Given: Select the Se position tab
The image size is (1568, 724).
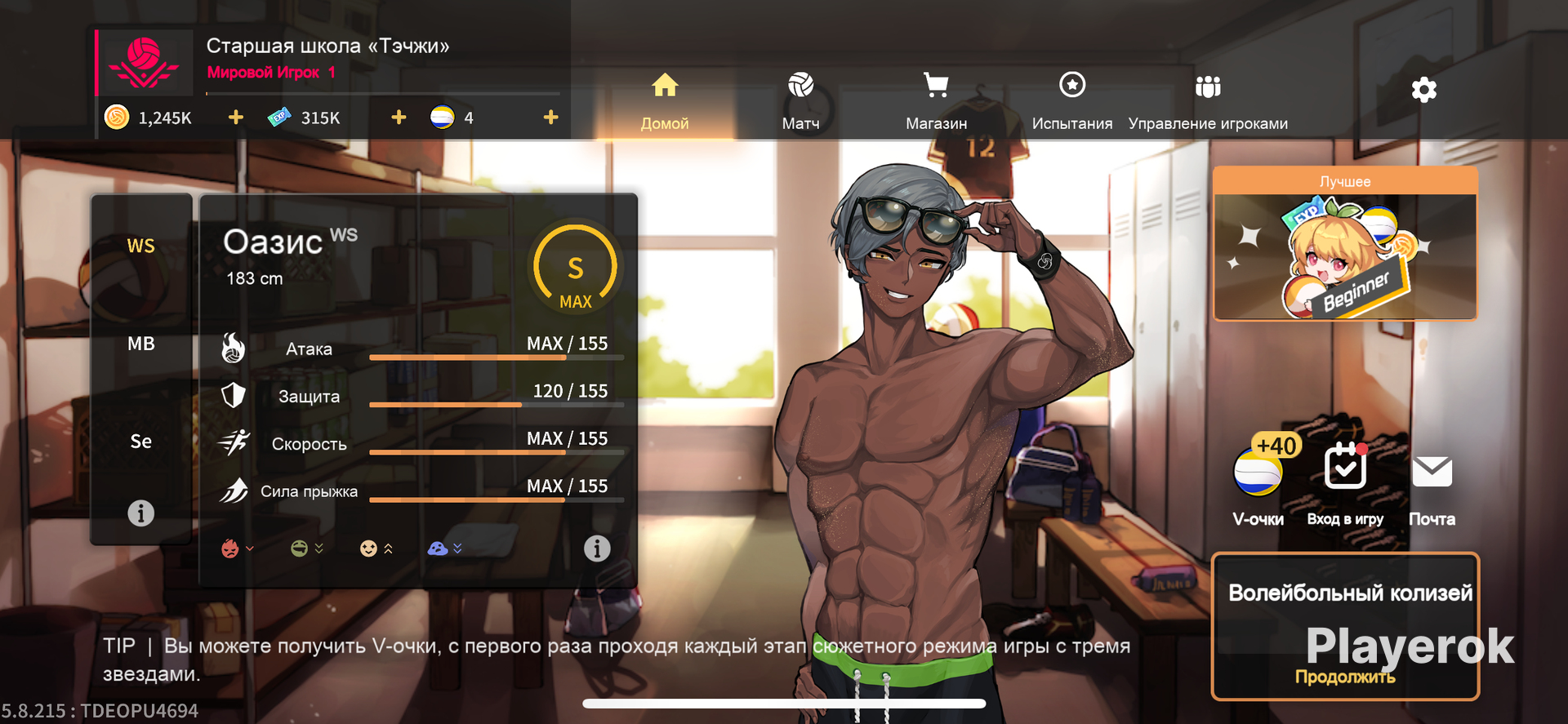Looking at the screenshot, I should pos(140,442).
